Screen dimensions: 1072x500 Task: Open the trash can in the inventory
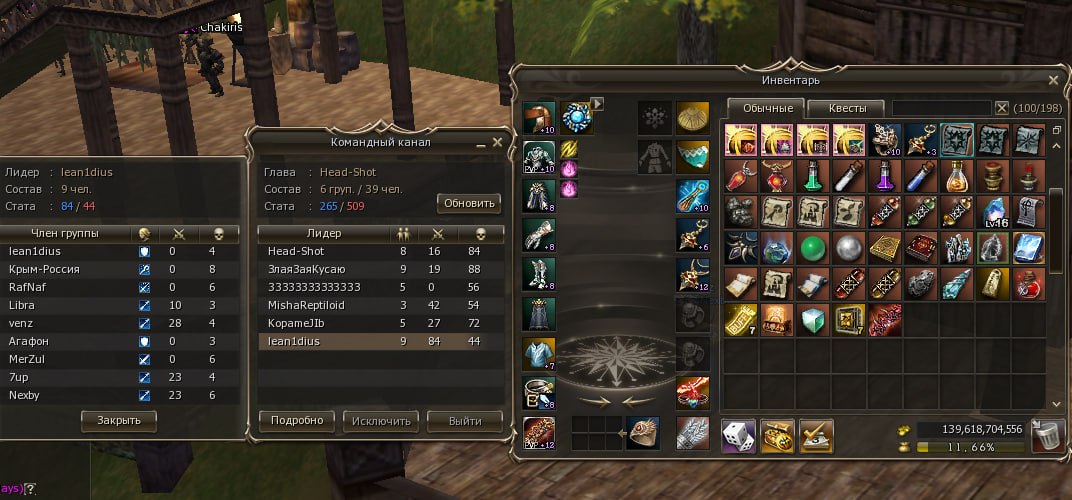pos(1046,435)
